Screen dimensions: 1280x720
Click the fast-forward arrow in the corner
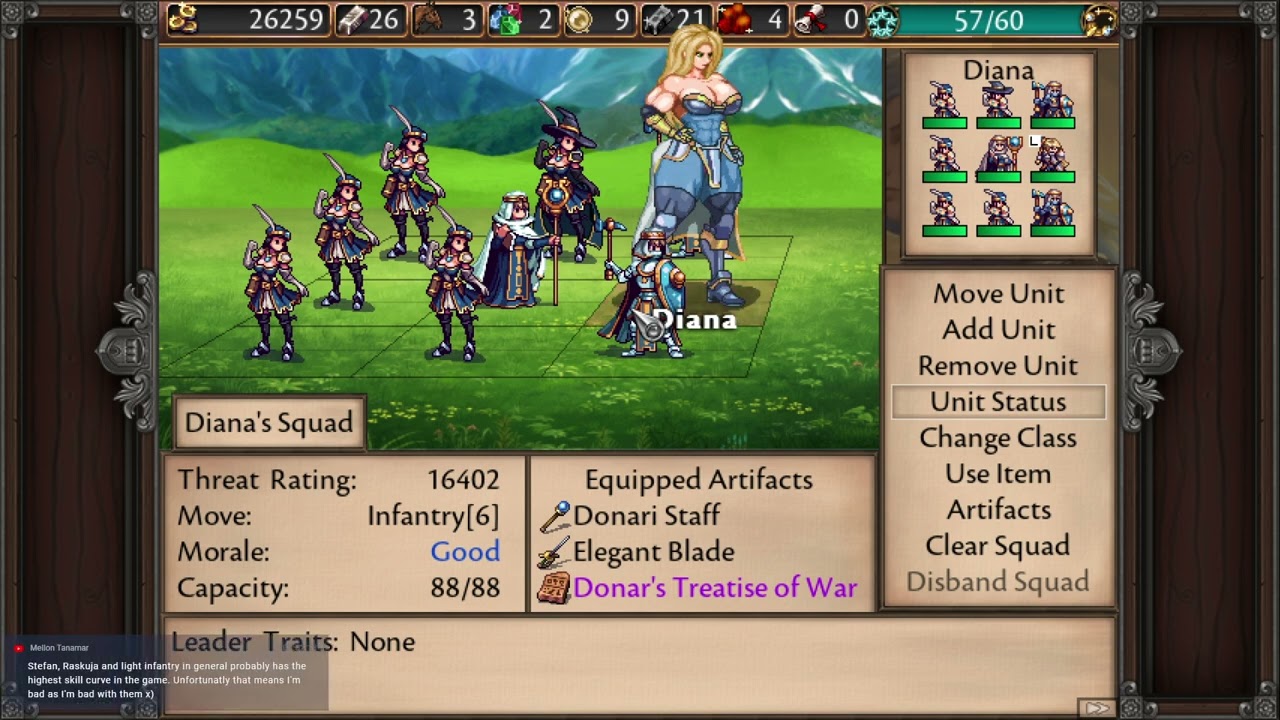click(x=1097, y=707)
